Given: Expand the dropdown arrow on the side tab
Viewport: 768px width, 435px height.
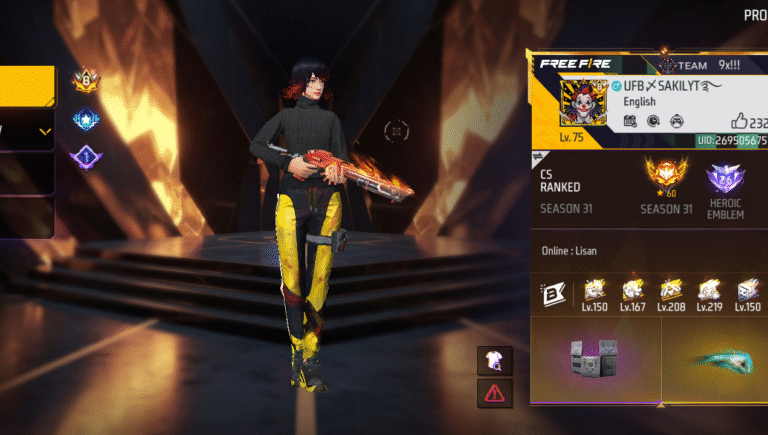Looking at the screenshot, I should point(44,131).
